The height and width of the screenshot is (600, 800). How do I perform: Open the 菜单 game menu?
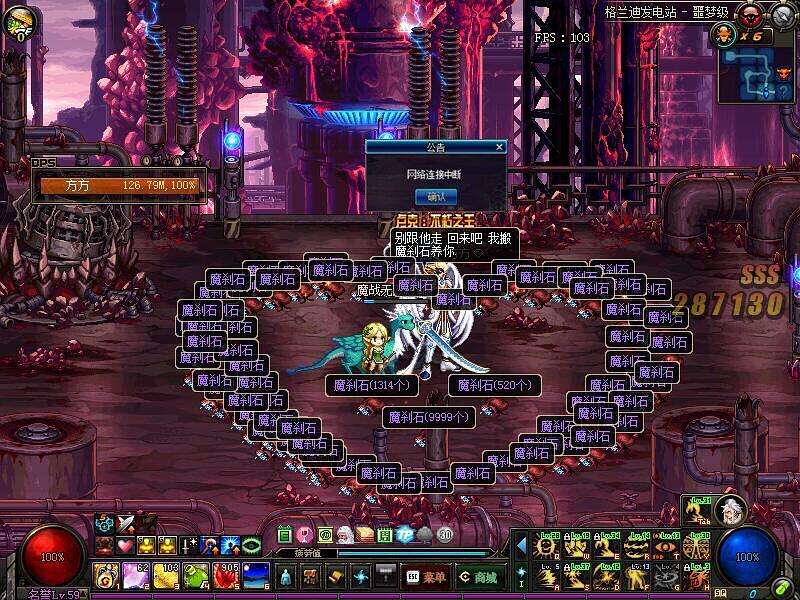click(x=425, y=577)
